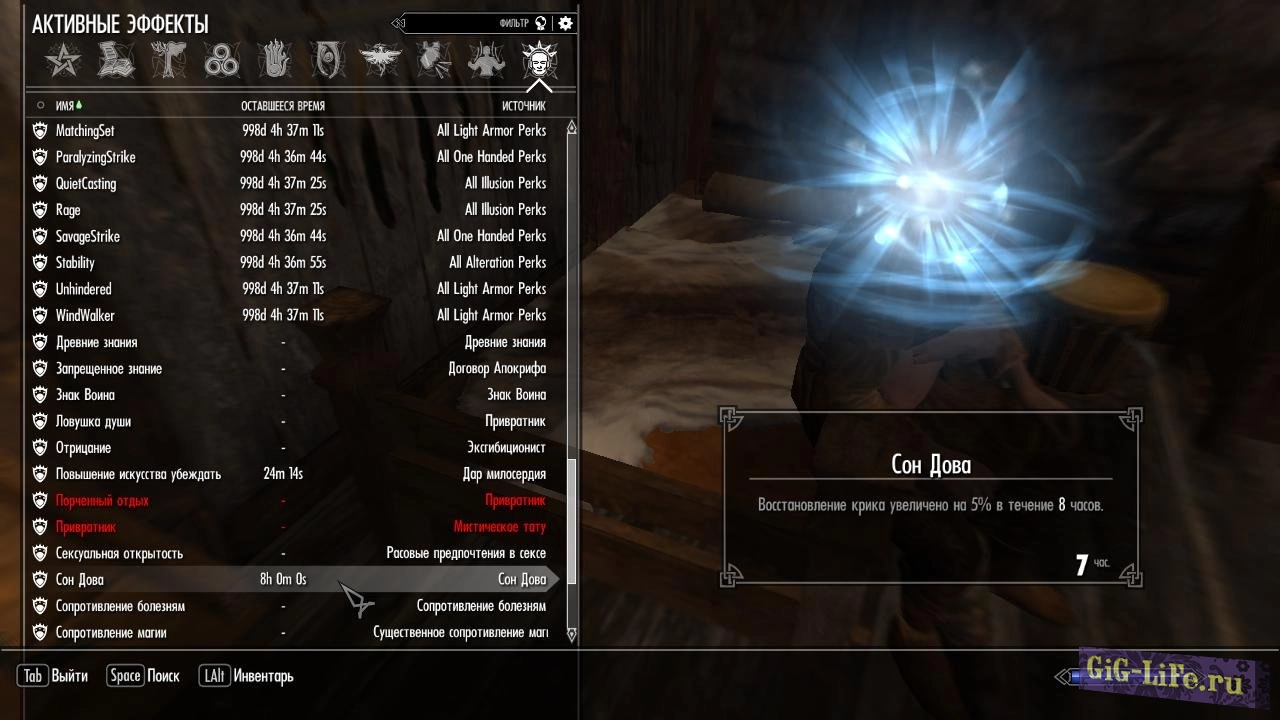
Task: Select the Active Effects face icon tab
Action: coord(539,61)
